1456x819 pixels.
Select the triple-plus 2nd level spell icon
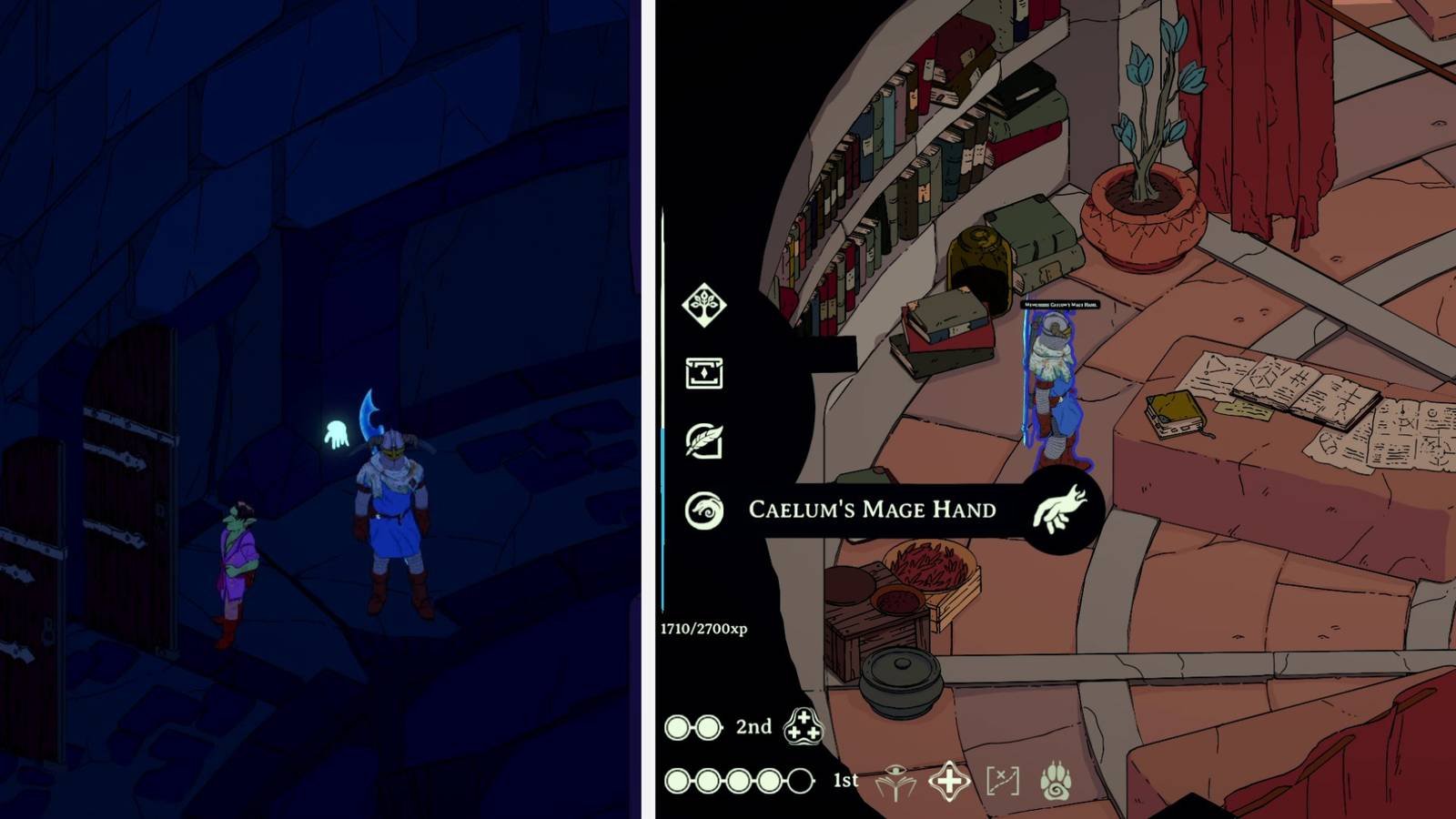(x=804, y=727)
